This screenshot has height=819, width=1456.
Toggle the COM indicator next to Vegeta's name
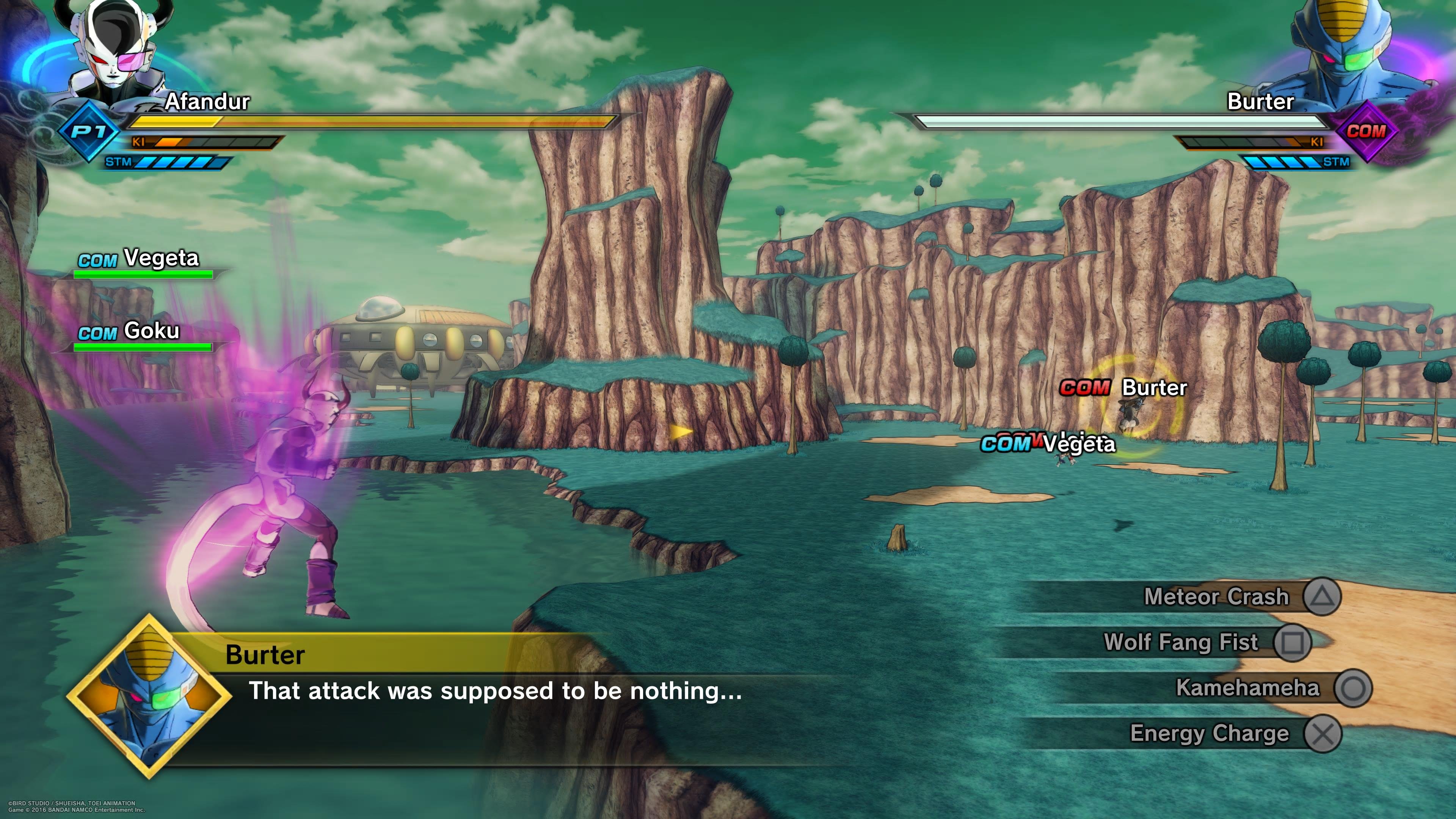[97, 259]
